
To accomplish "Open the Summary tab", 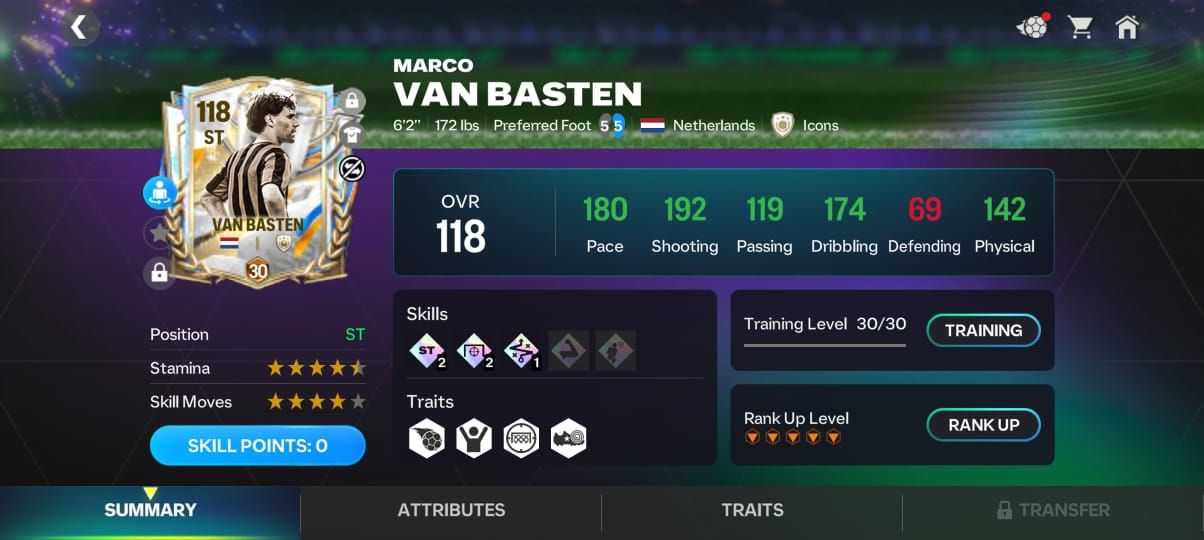I will point(150,510).
